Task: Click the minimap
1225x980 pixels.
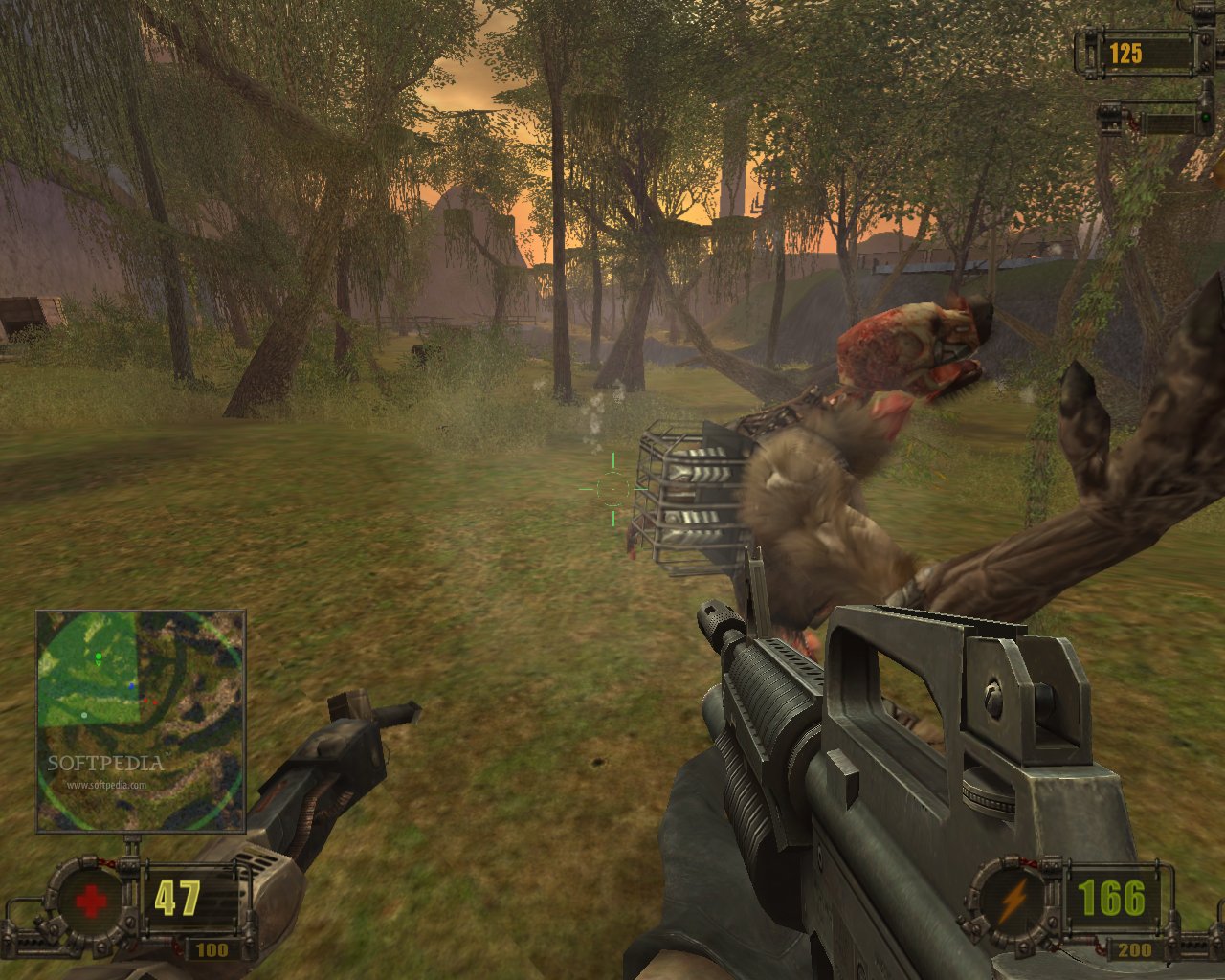Action: [x=141, y=722]
